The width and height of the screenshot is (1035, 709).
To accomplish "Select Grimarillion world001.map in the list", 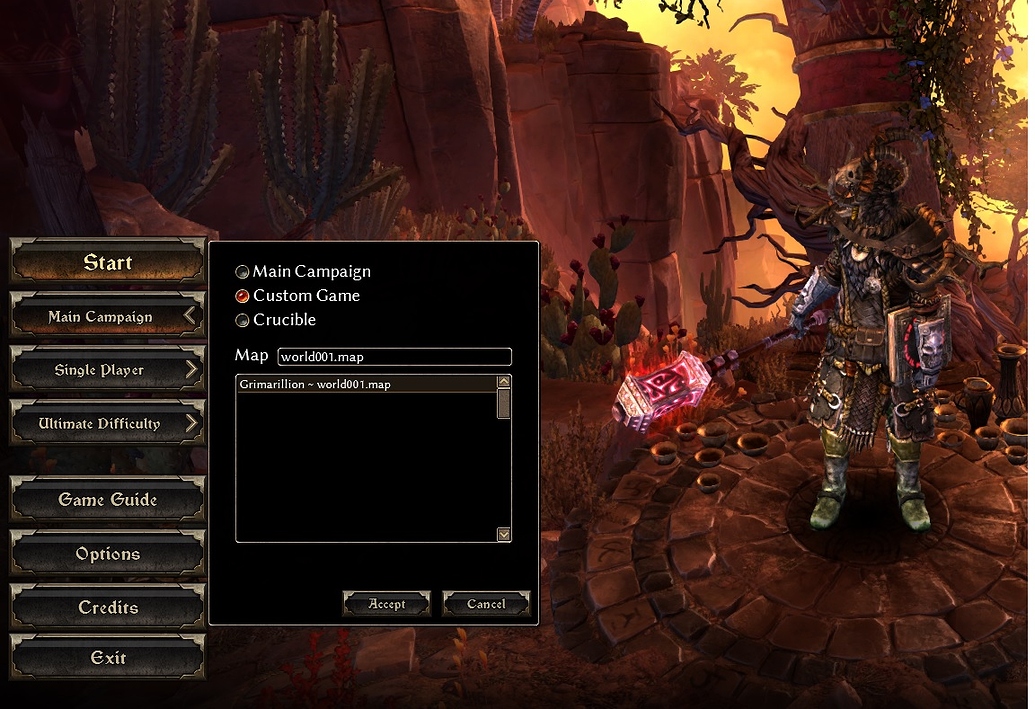I will pyautogui.click(x=366, y=384).
